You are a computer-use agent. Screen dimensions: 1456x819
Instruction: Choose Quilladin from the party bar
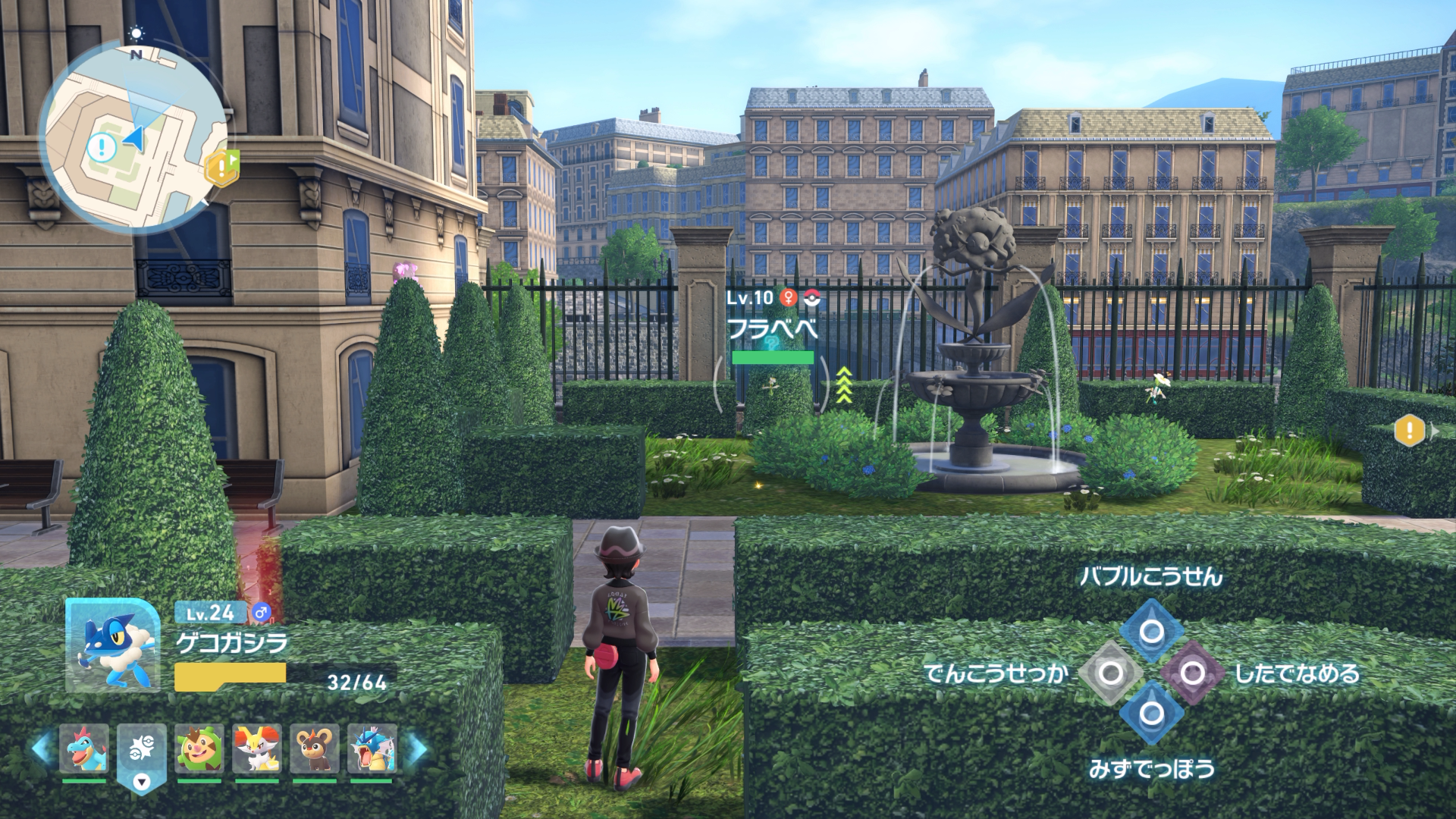[x=199, y=748]
